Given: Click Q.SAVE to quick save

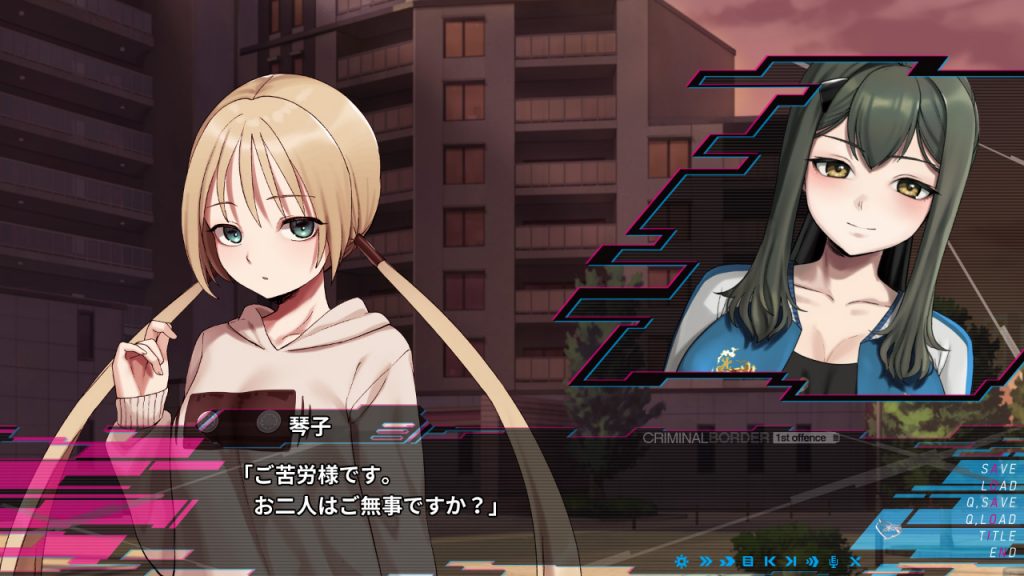Looking at the screenshot, I should 991,502.
